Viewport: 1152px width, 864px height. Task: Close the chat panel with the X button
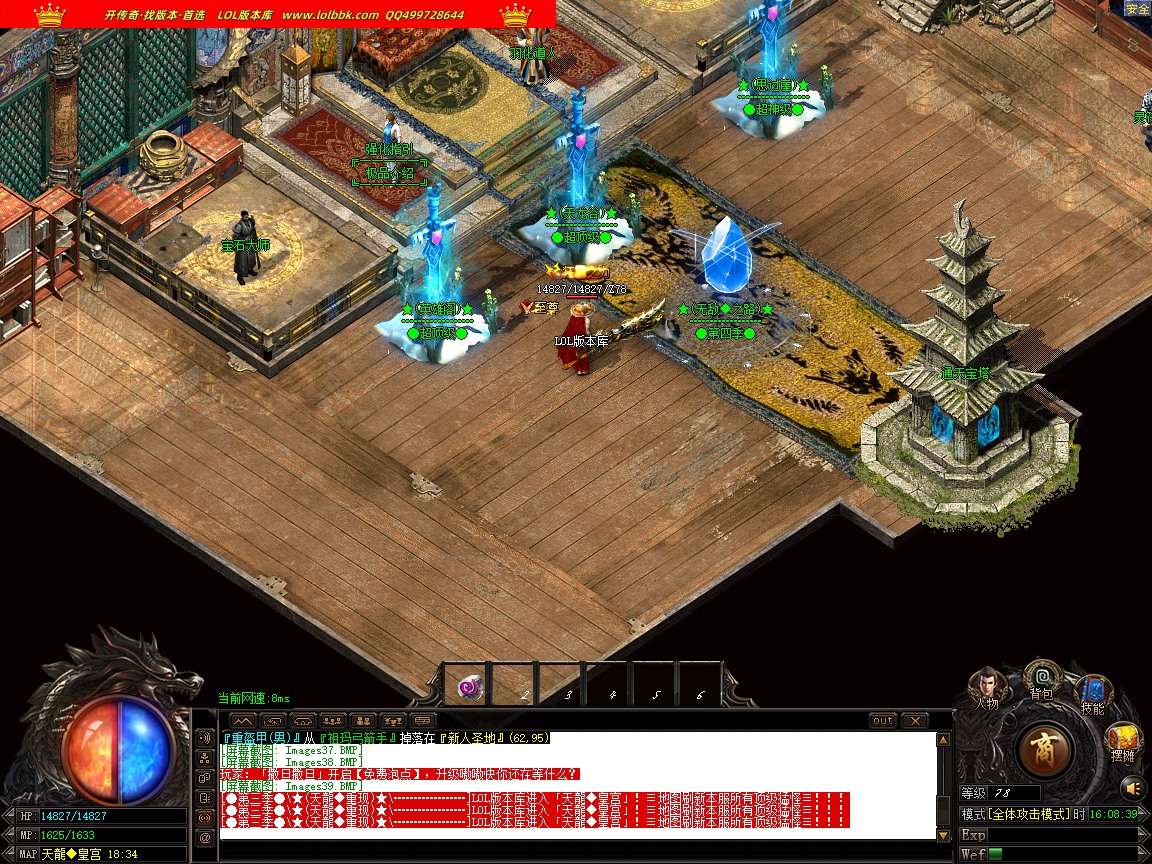coord(914,720)
